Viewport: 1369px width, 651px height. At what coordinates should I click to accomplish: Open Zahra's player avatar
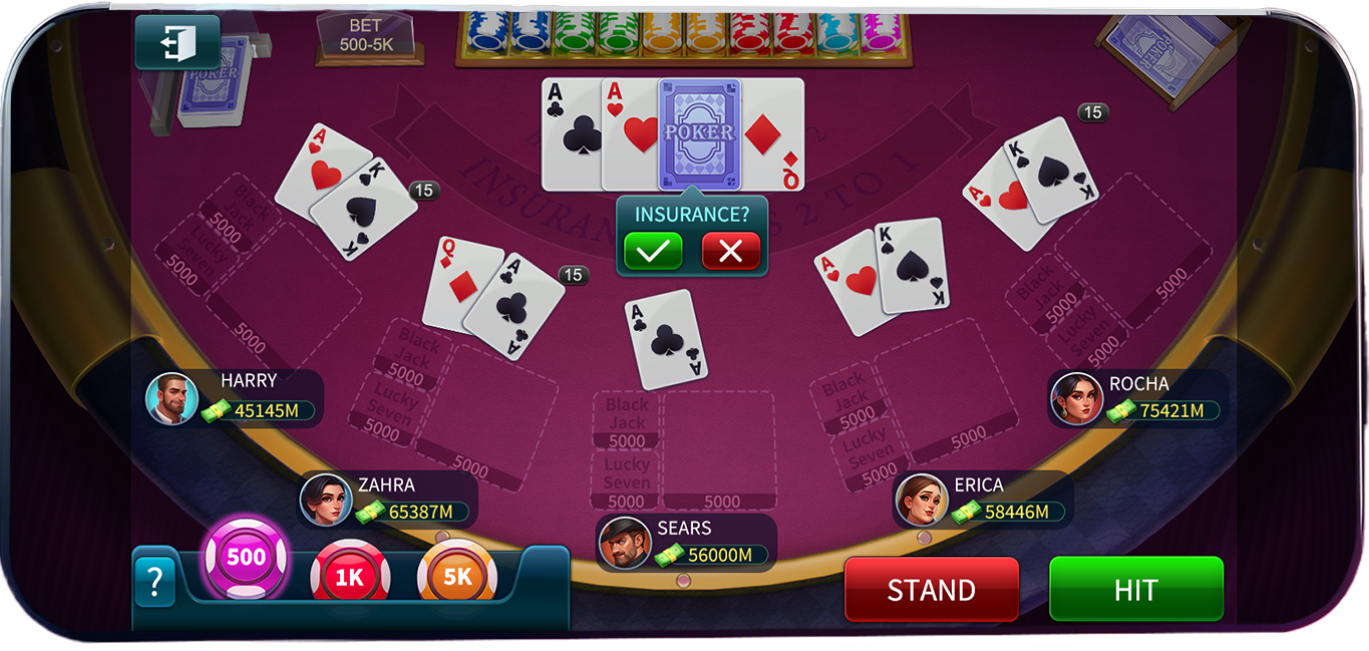coord(325,500)
